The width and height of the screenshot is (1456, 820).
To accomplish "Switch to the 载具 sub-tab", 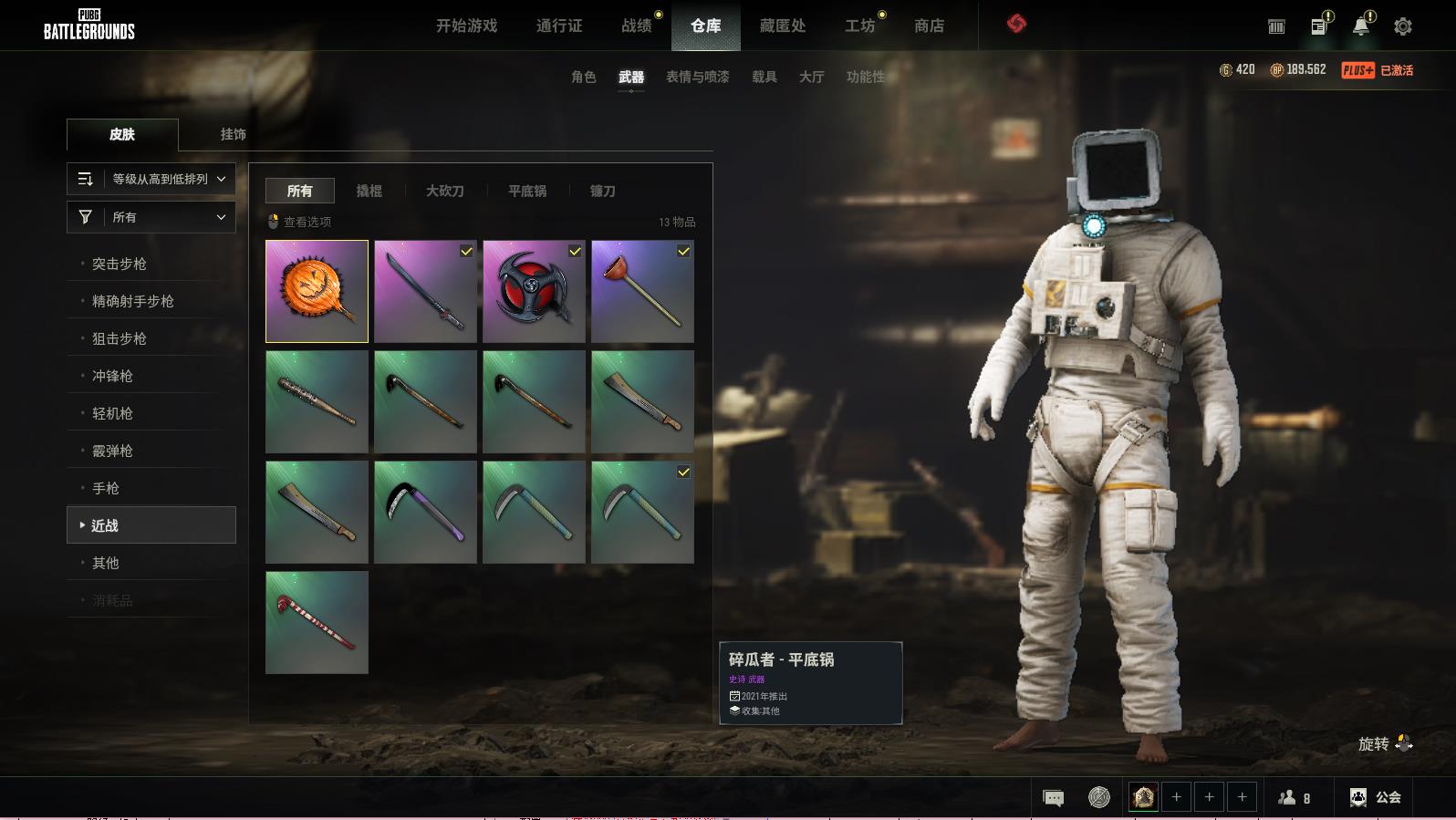I will [x=764, y=77].
